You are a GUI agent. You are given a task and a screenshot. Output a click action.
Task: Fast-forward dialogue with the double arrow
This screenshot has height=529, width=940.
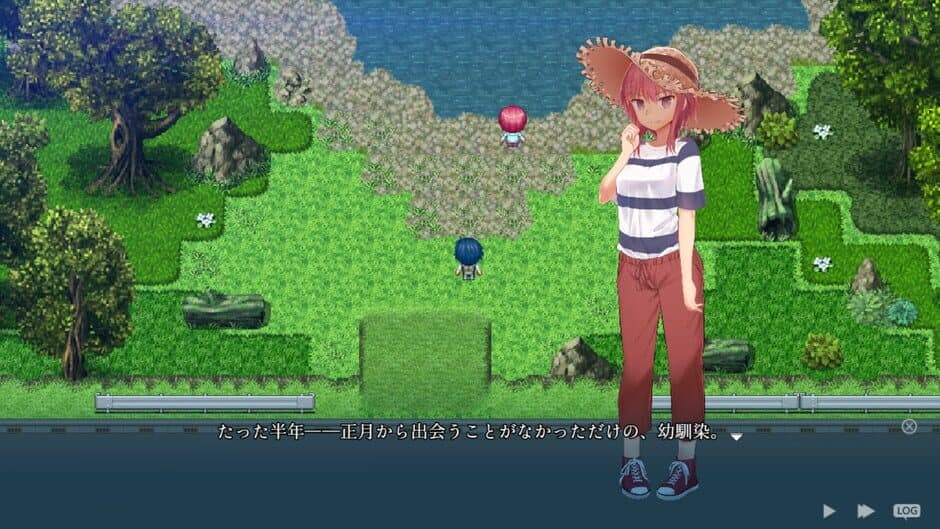click(x=866, y=511)
